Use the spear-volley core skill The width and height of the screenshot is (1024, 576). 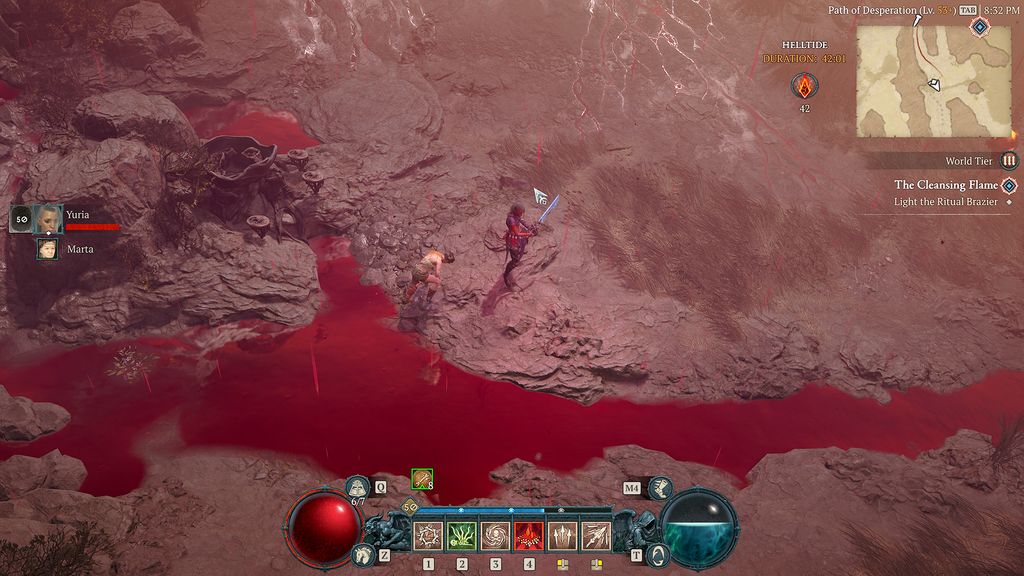(x=596, y=536)
